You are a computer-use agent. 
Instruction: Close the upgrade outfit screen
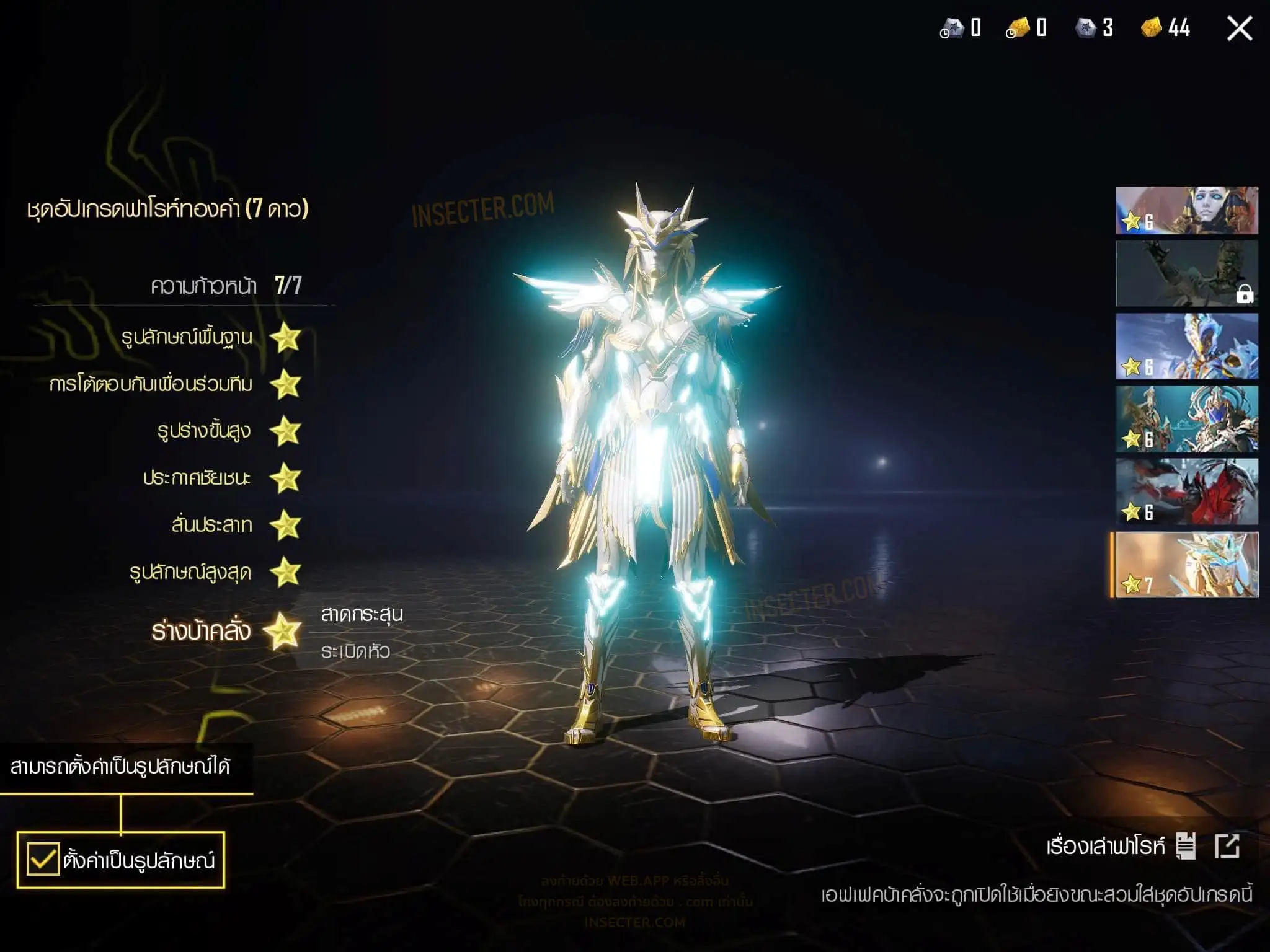pyautogui.click(x=1239, y=29)
